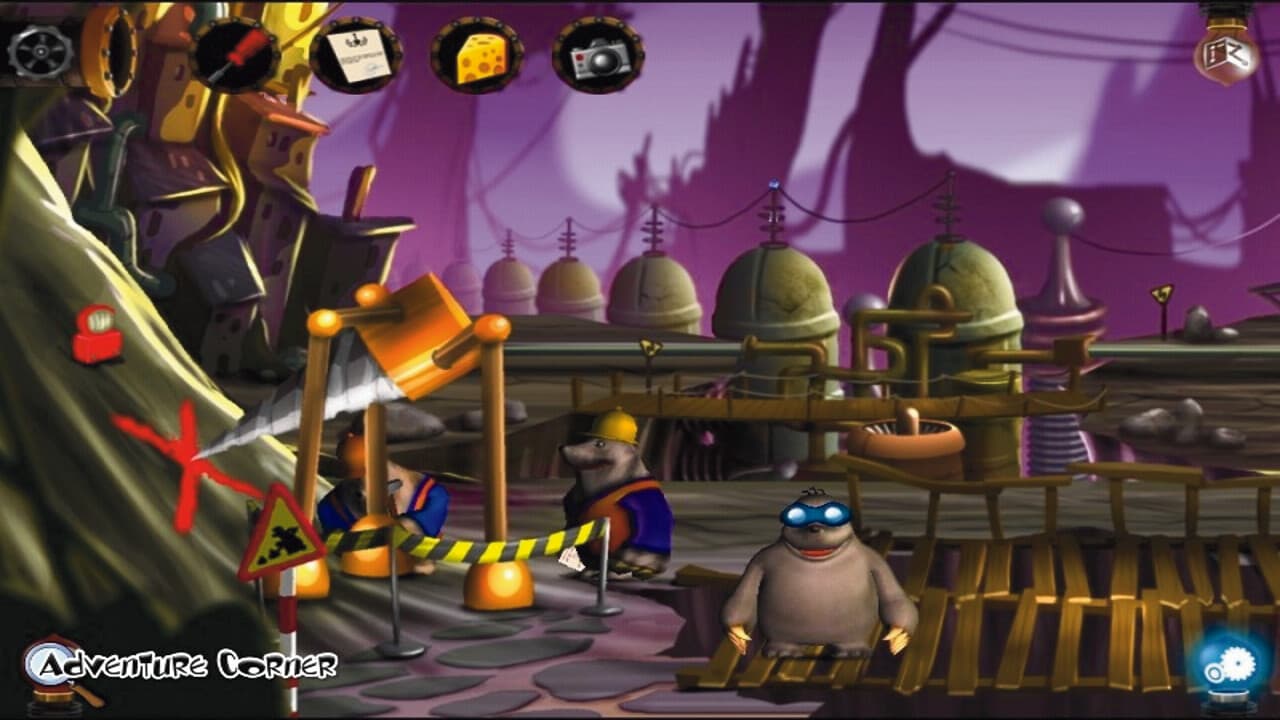Choose the cheese wedge inventory slot
Screen dimensions: 1280x720
click(x=477, y=55)
